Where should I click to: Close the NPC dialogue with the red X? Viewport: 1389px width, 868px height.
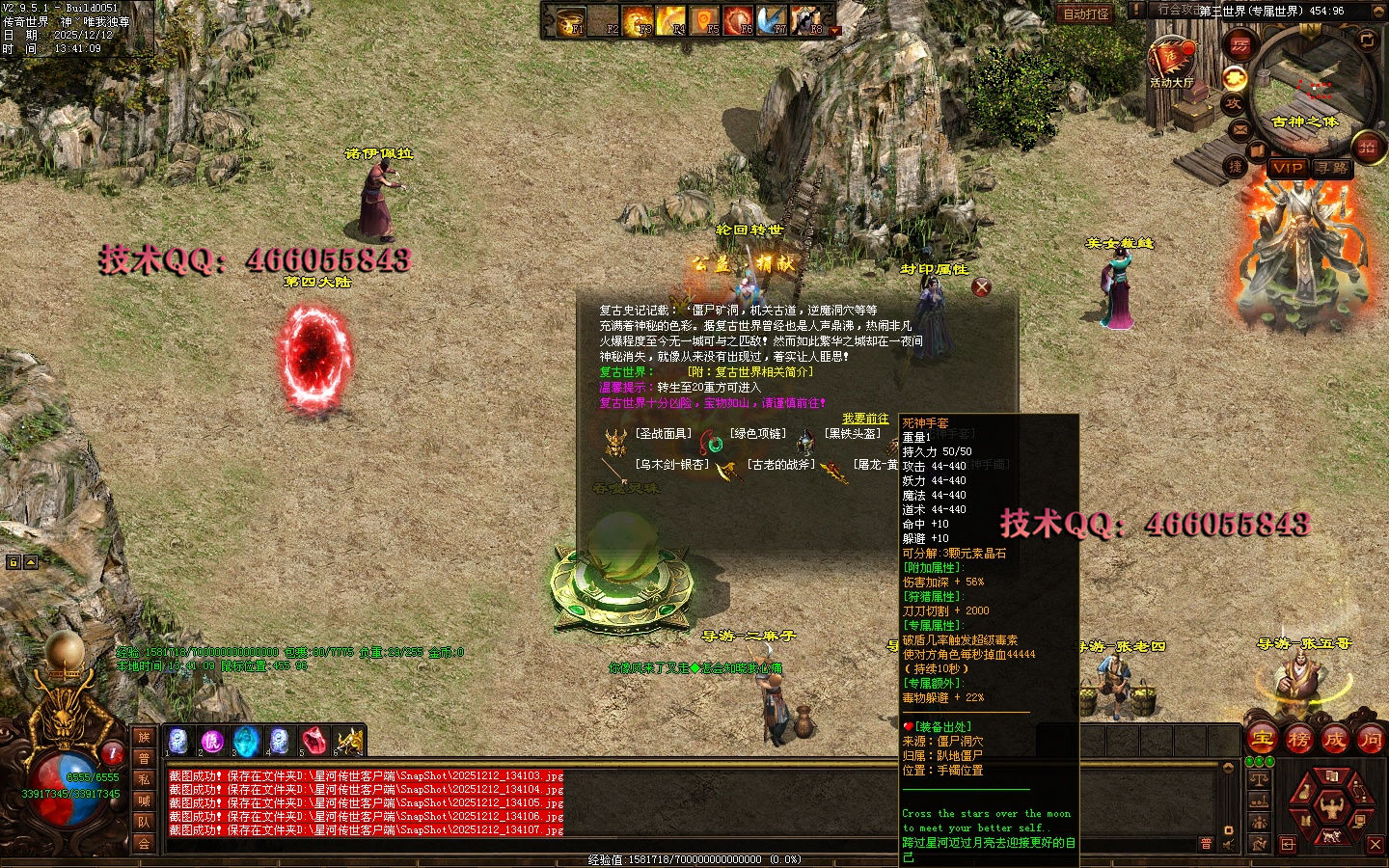pyautogui.click(x=981, y=286)
